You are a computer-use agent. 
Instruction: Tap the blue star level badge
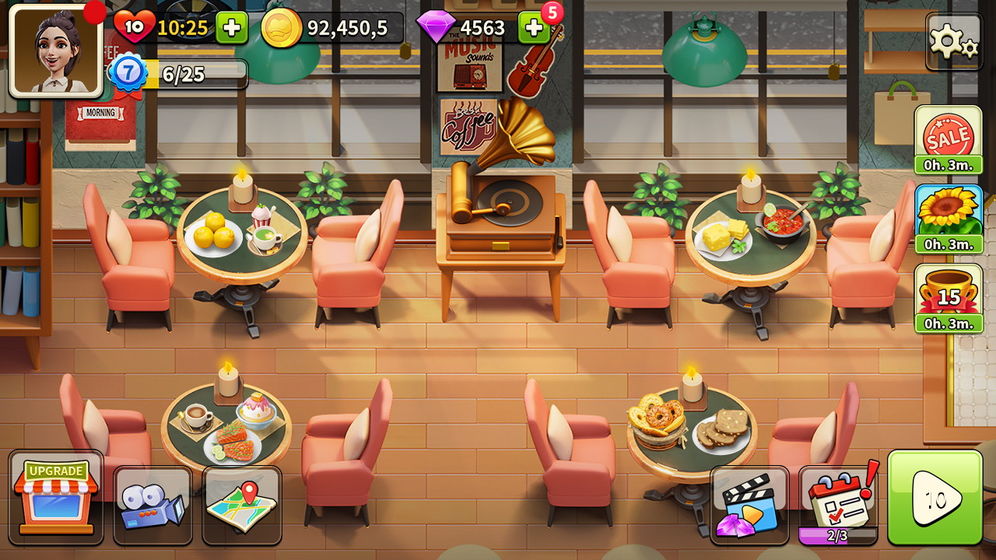click(x=129, y=72)
